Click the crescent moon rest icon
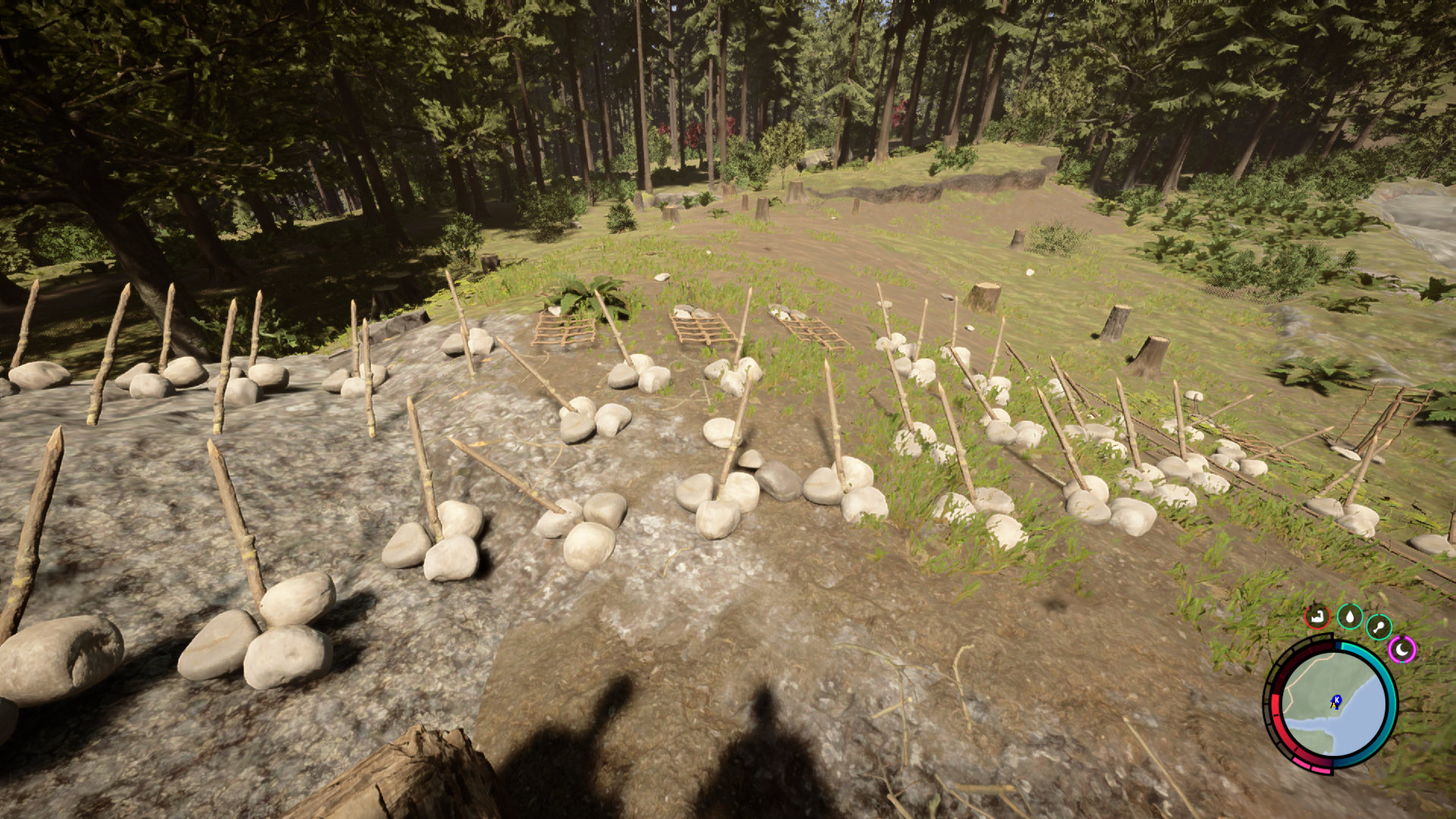This screenshot has width=1456, height=819. pyautogui.click(x=1402, y=650)
